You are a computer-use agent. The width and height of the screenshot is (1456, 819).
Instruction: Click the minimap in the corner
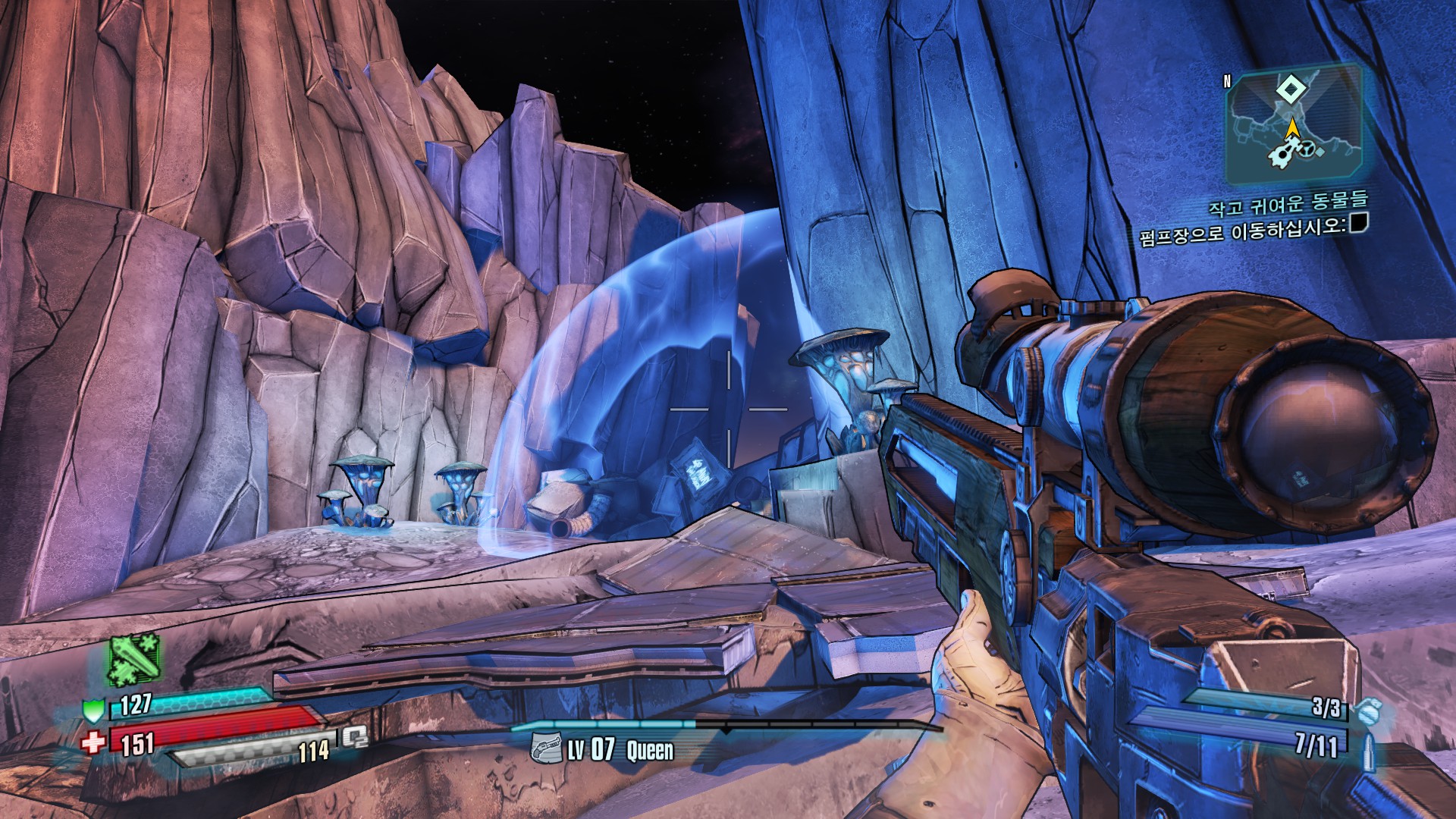tap(1293, 125)
